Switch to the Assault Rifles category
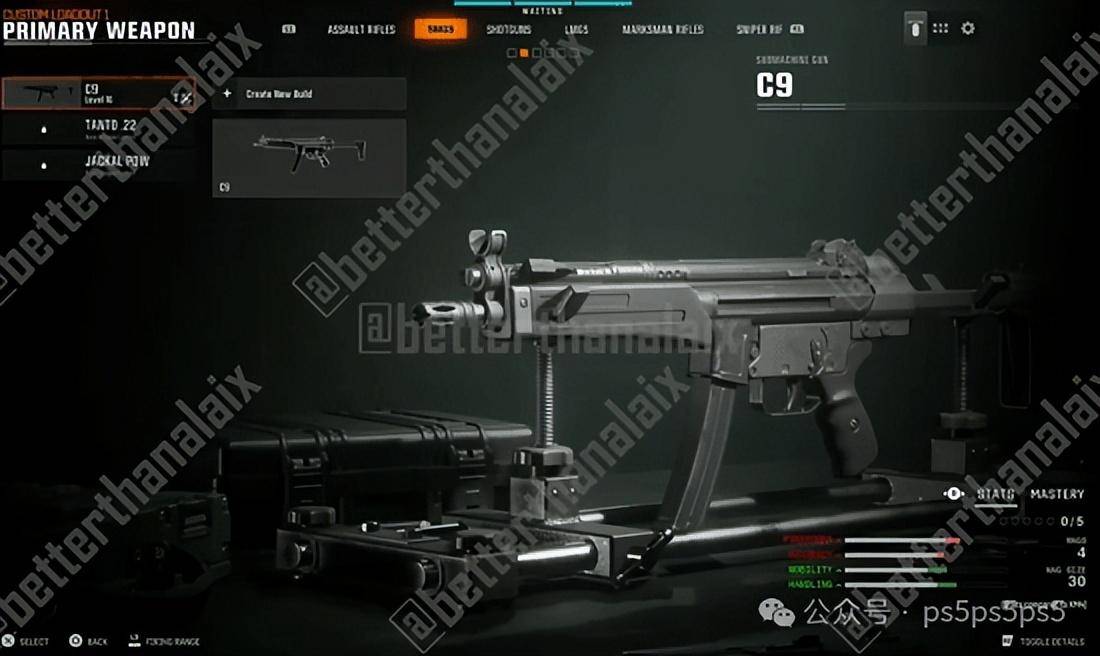1100x656 pixels. [361, 30]
